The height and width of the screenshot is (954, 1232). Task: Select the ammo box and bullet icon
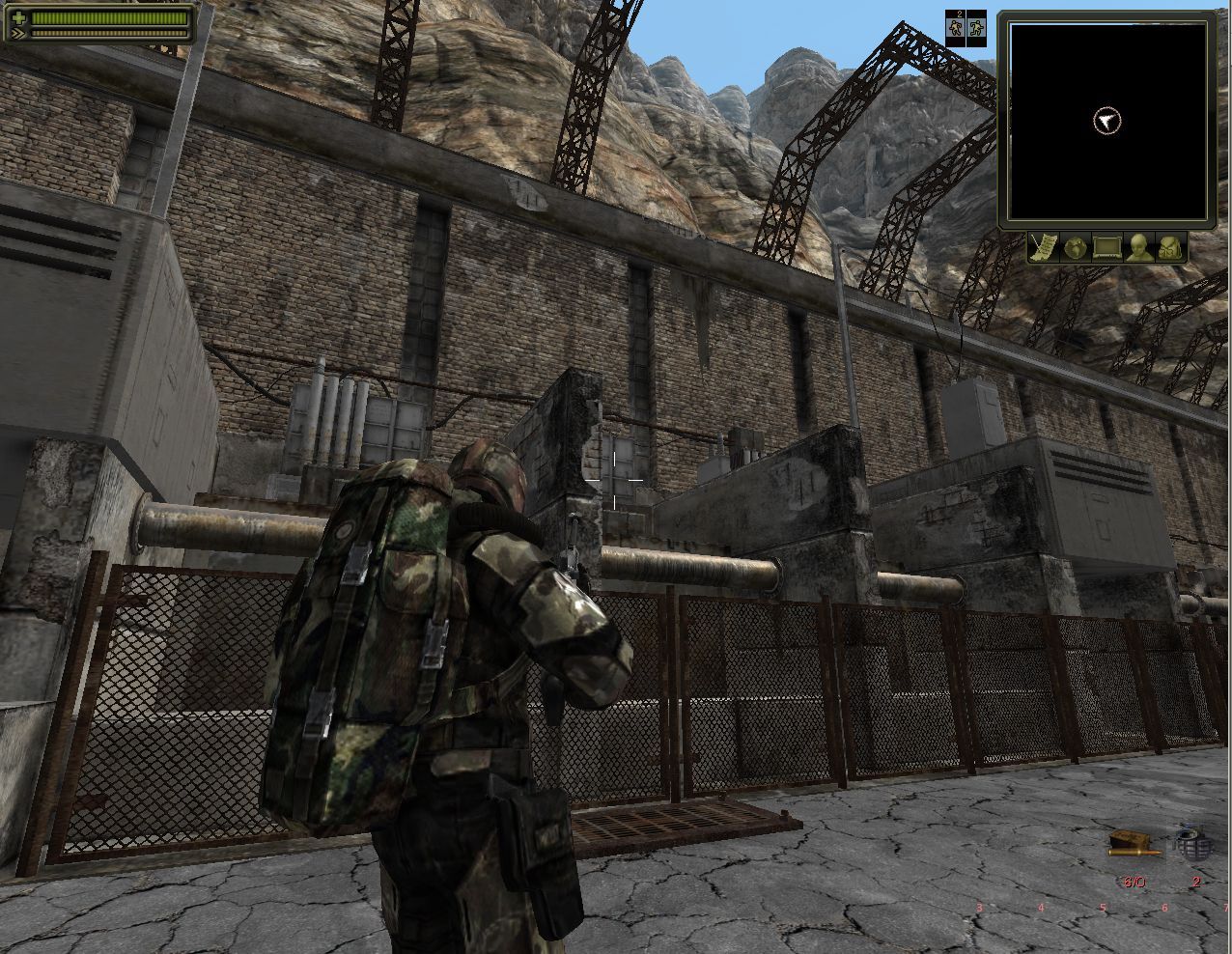[1128, 844]
